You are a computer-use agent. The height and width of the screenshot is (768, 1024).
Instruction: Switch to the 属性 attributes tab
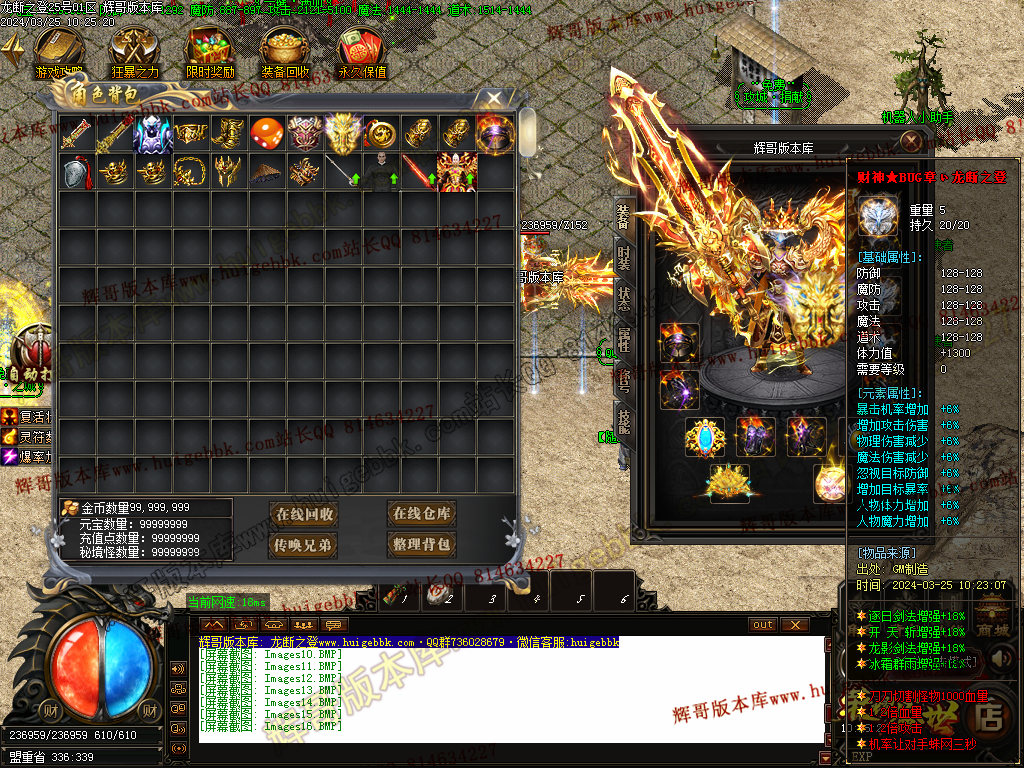(x=623, y=340)
